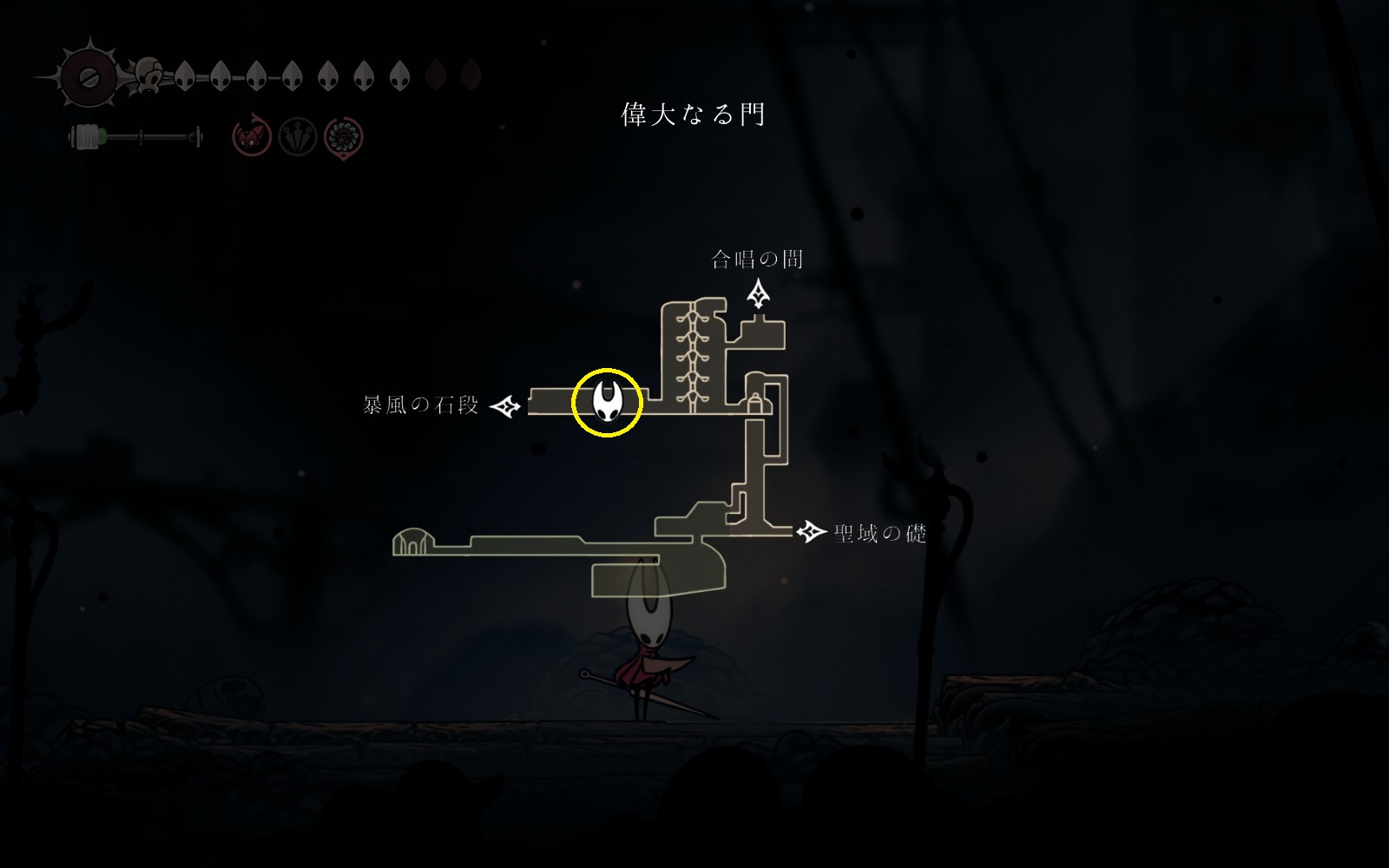Select the 聖域の礎 exit arrow marker

pyautogui.click(x=811, y=531)
